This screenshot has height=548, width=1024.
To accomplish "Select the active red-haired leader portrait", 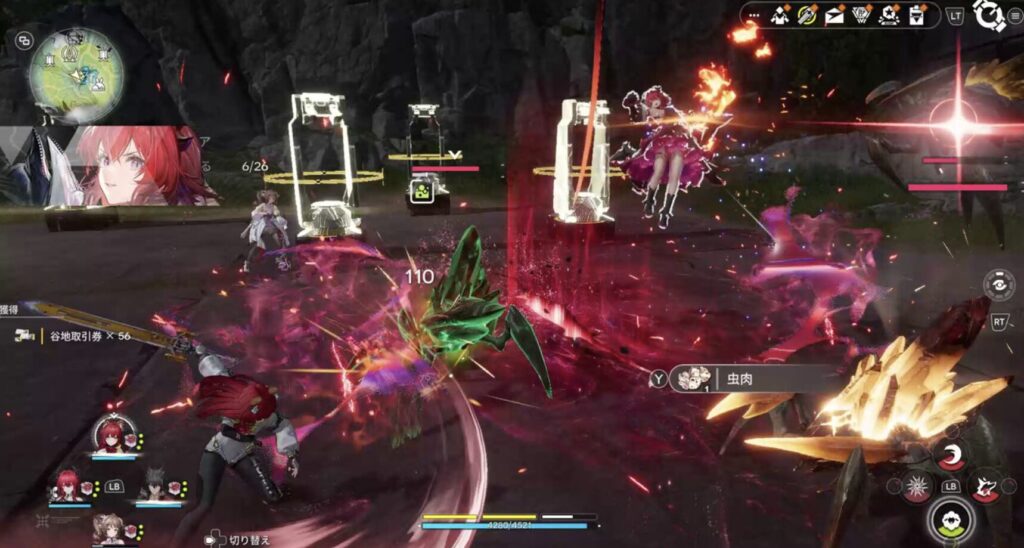I will click(111, 436).
